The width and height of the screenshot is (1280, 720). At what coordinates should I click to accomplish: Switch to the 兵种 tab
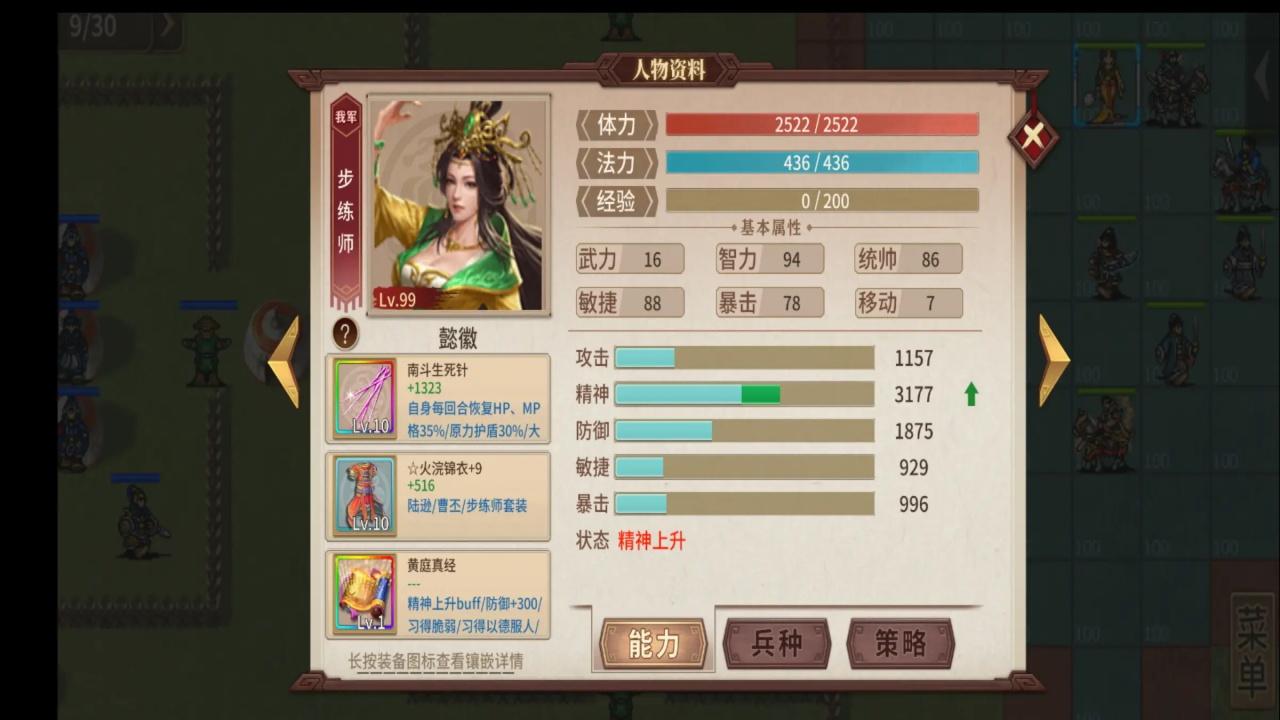click(x=776, y=645)
